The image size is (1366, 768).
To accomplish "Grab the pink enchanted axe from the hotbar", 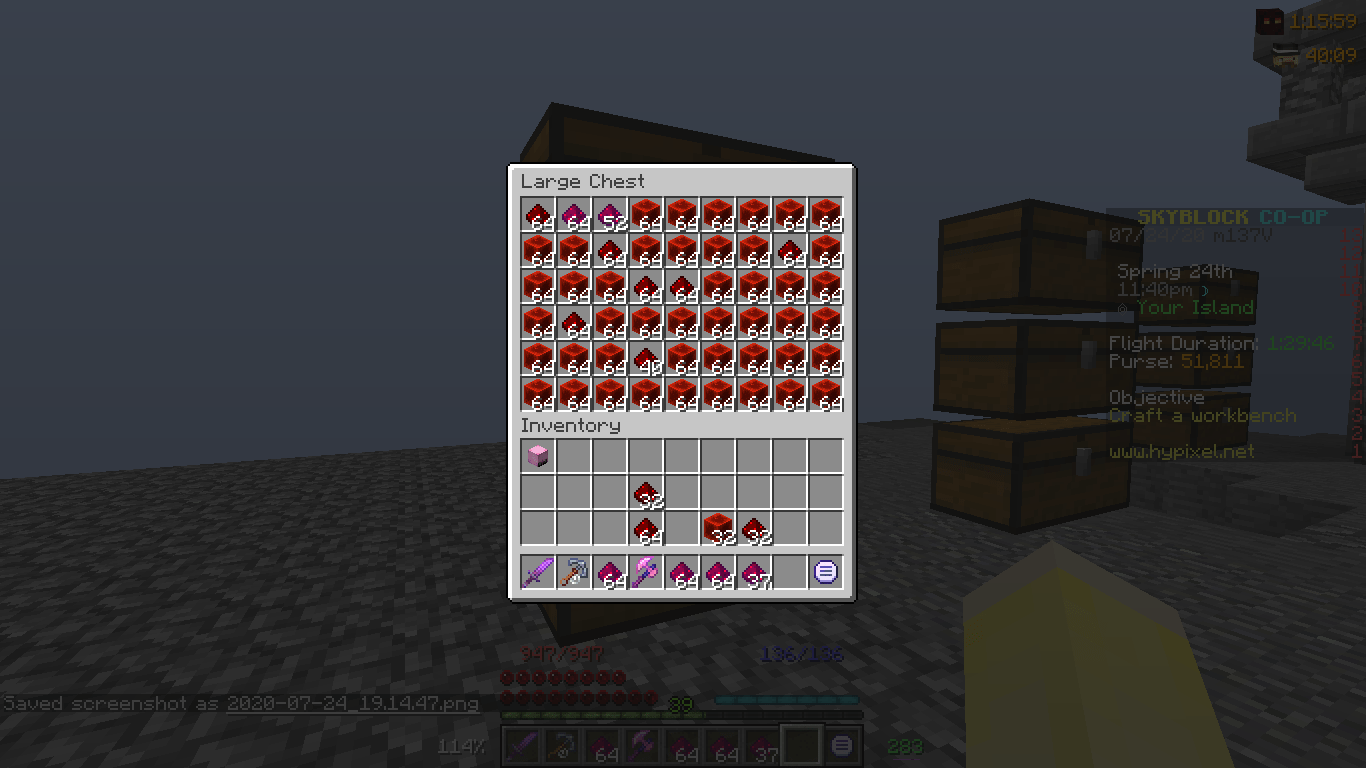I will 645,572.
